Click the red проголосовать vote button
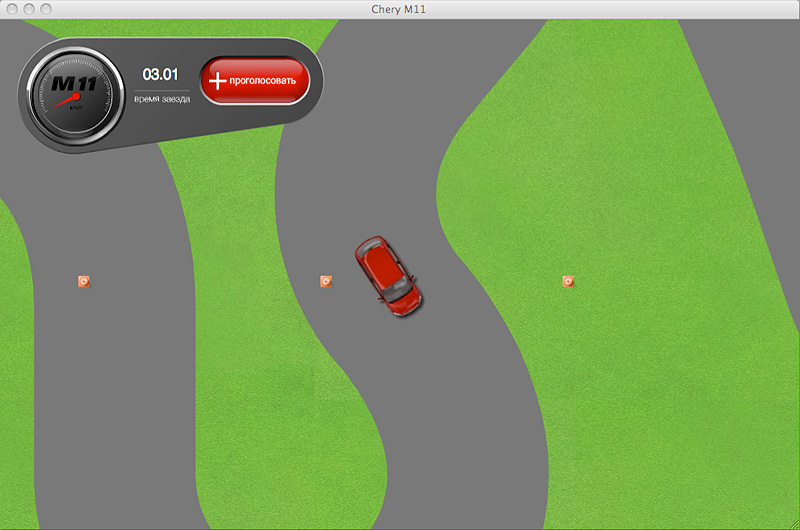Image resolution: width=800 pixels, height=530 pixels. 254,81
